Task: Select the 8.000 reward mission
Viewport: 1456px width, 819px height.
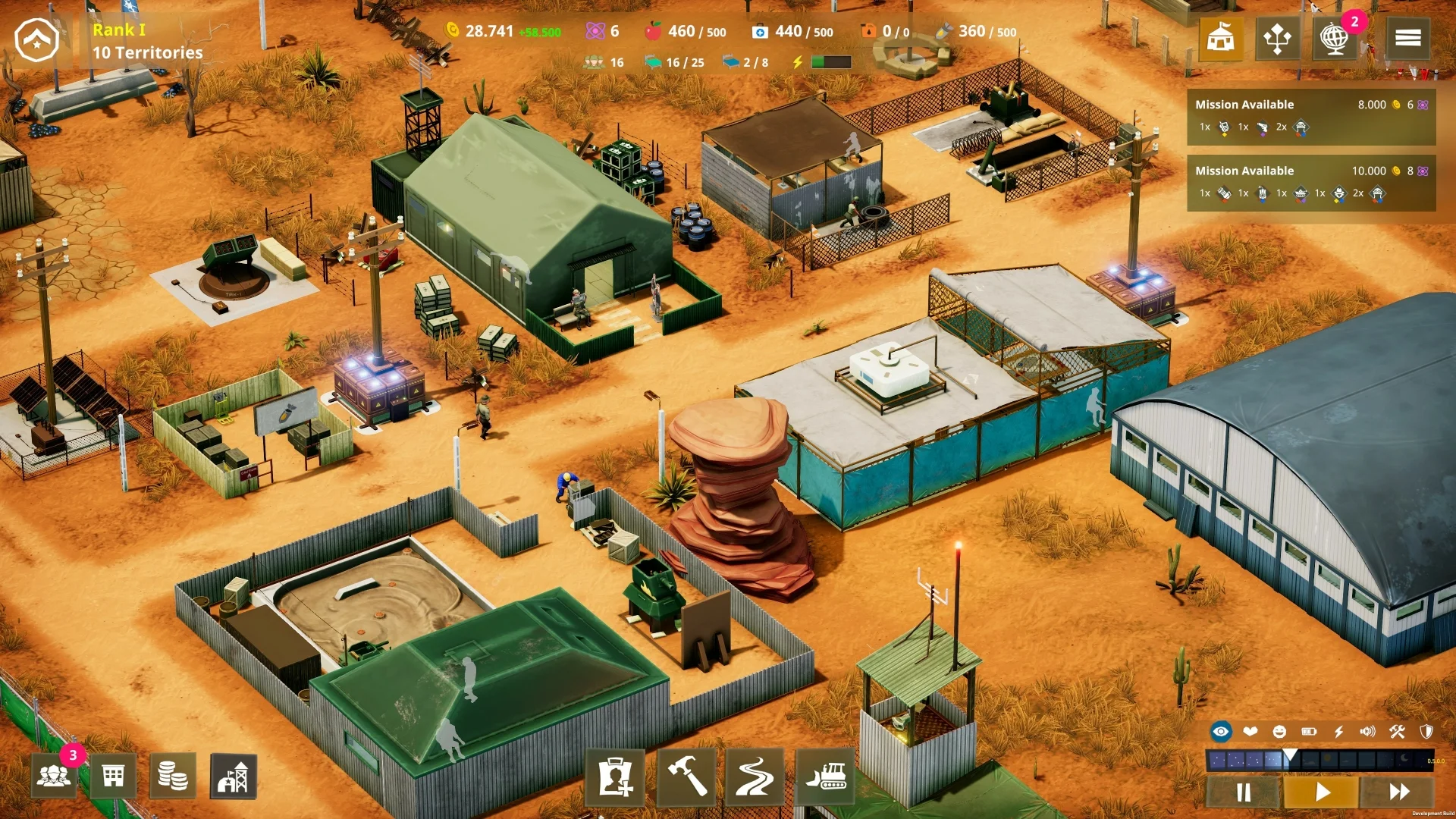Action: pos(1310,116)
